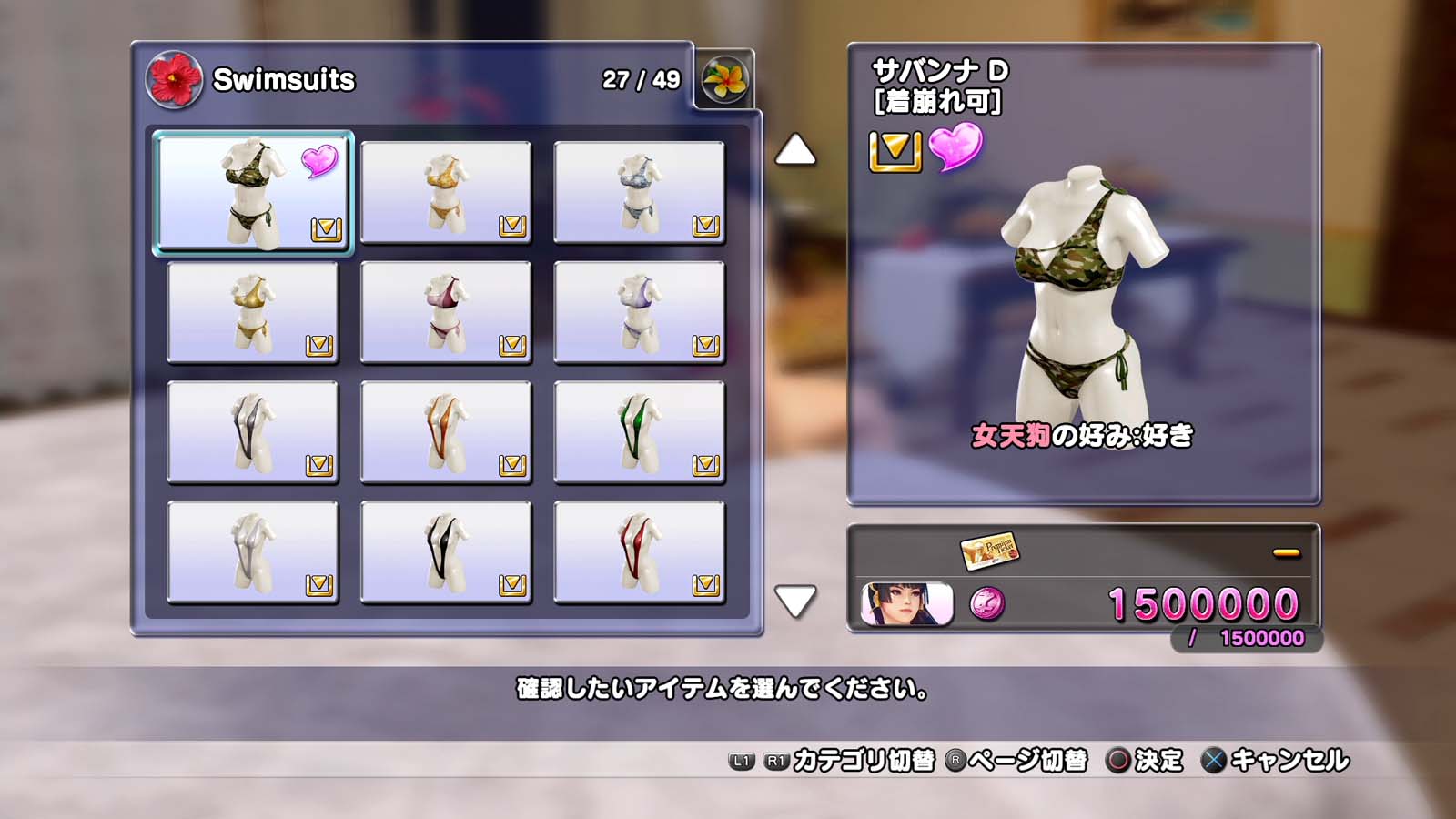Go to the previous page with the up arrow

pos(795,150)
